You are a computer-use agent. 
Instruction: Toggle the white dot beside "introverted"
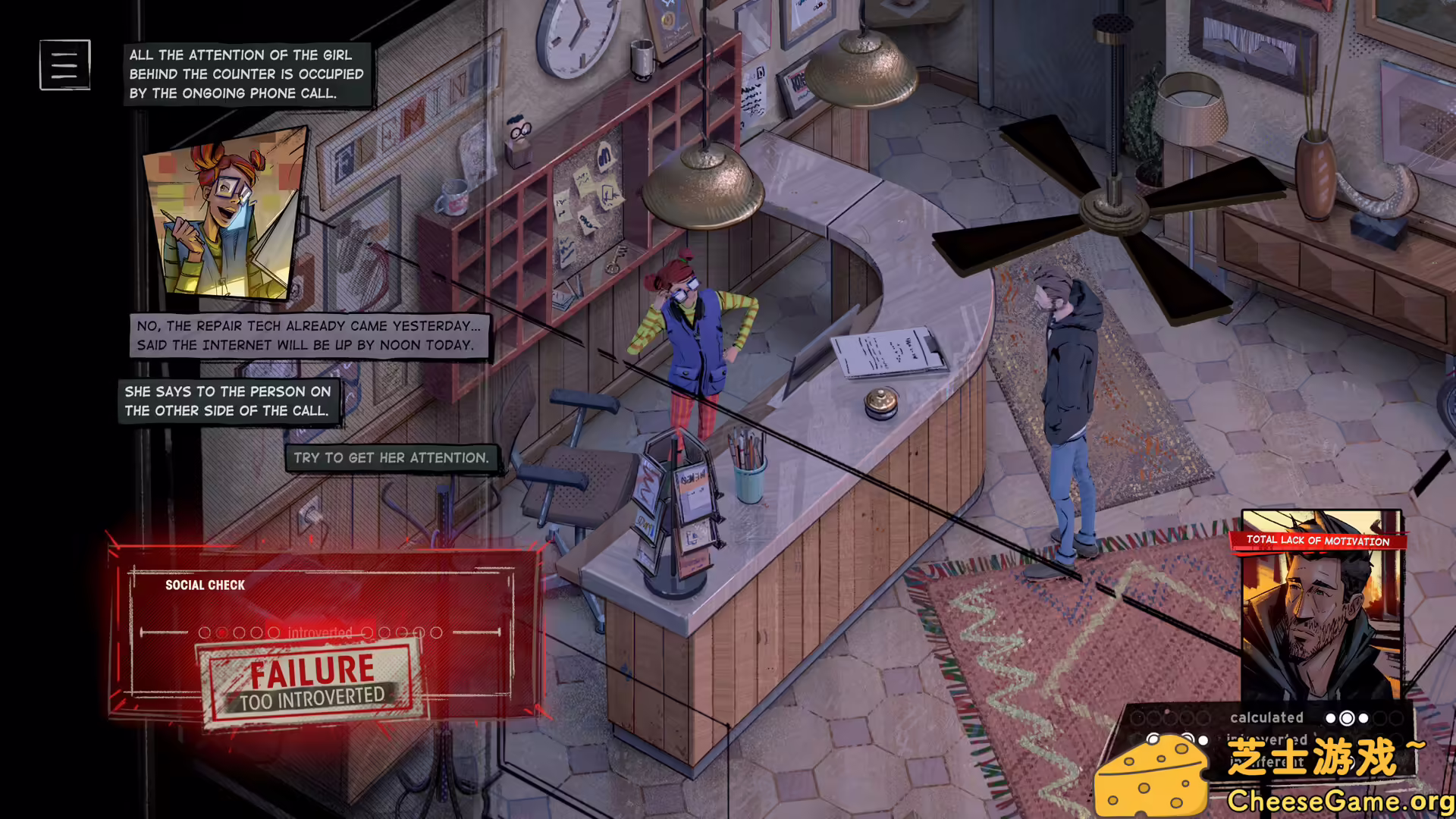[x=1203, y=741]
